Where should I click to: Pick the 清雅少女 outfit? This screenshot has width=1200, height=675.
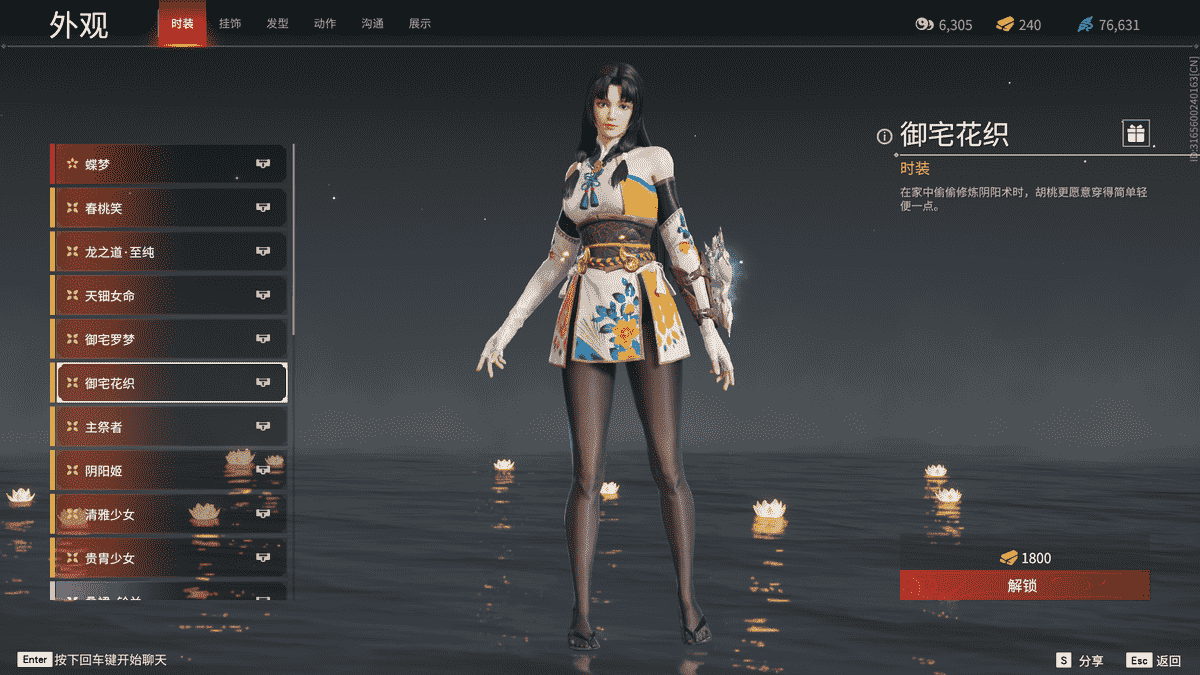click(x=168, y=515)
